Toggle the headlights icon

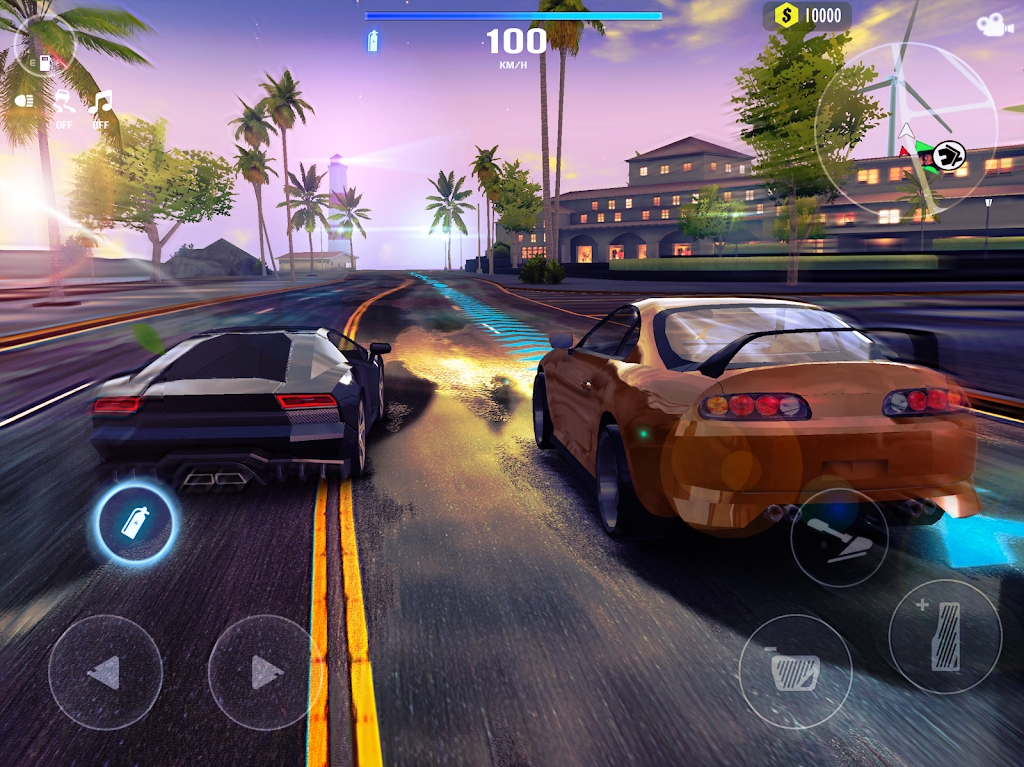tap(24, 100)
